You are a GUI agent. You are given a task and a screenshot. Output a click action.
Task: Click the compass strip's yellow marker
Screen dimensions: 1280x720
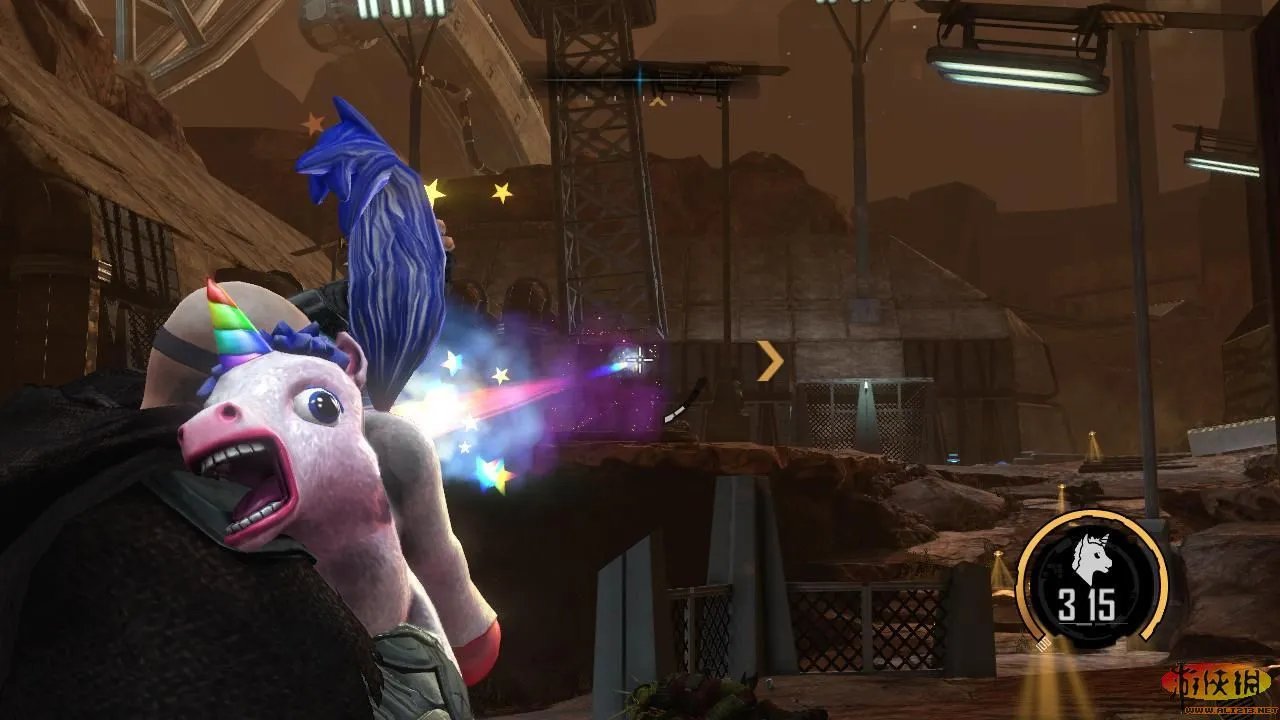(x=657, y=100)
